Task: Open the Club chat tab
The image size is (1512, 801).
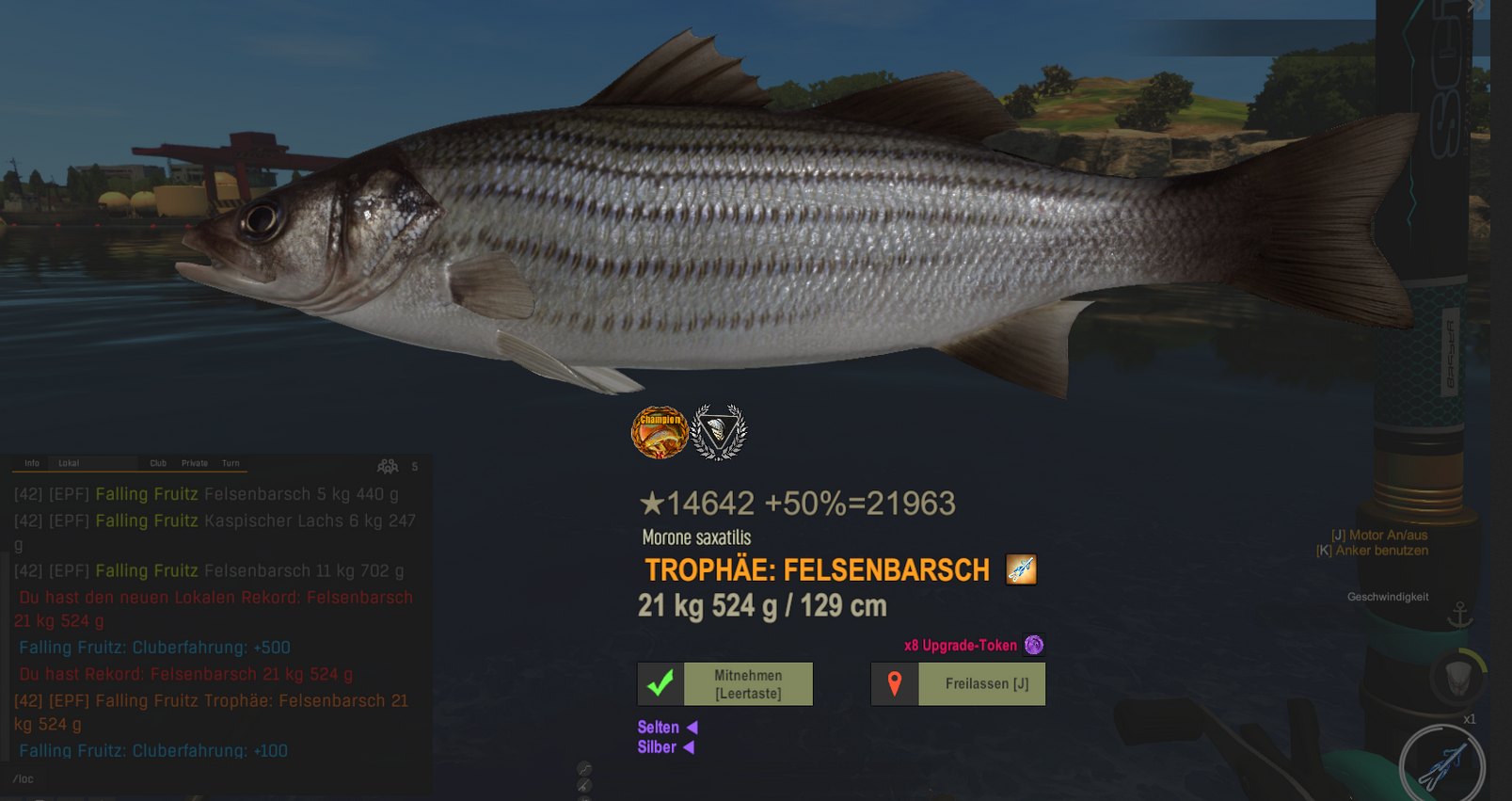Action: pos(158,463)
